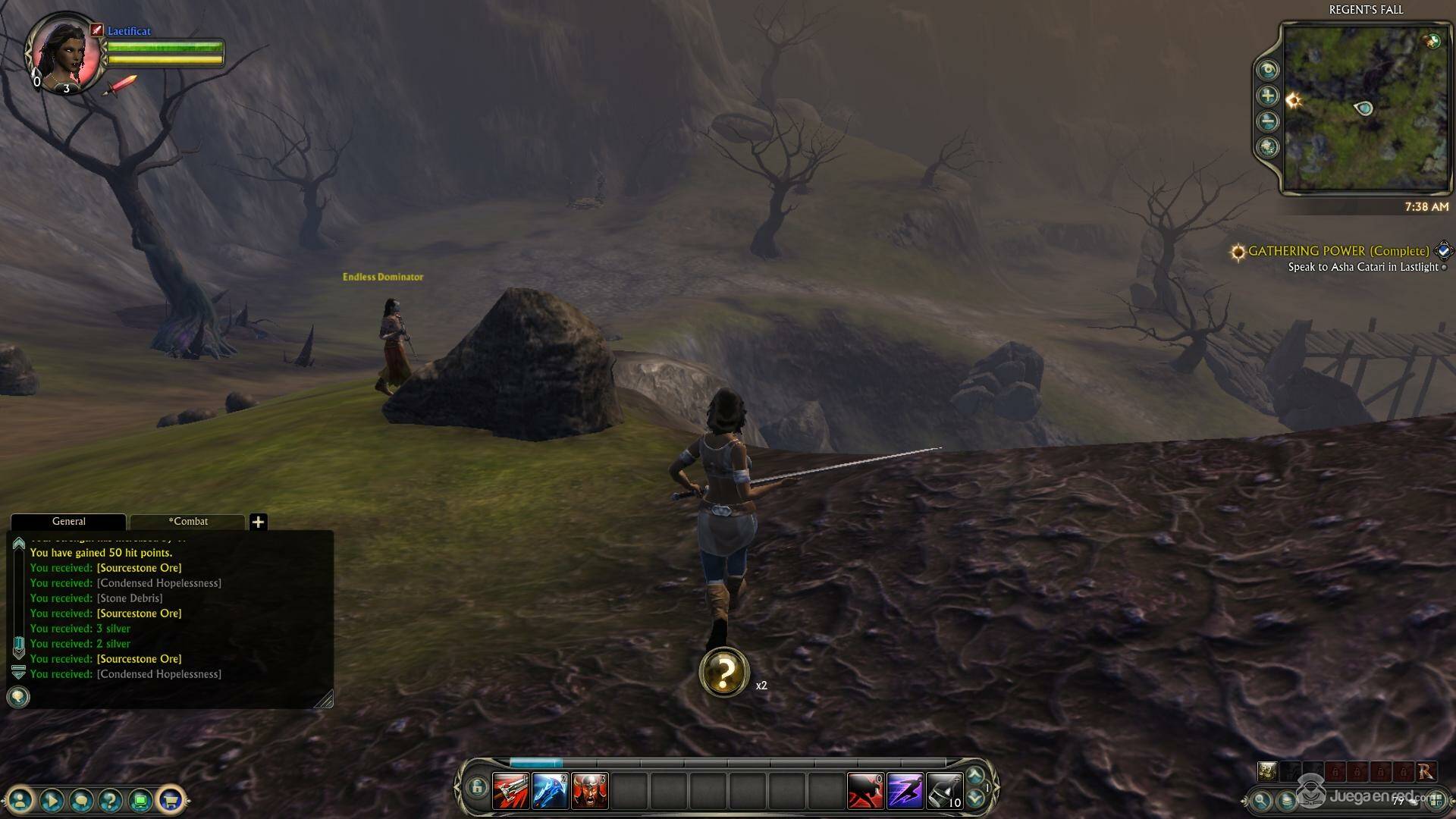
Task: Click Laetificat's character portrait
Action: pos(64,53)
